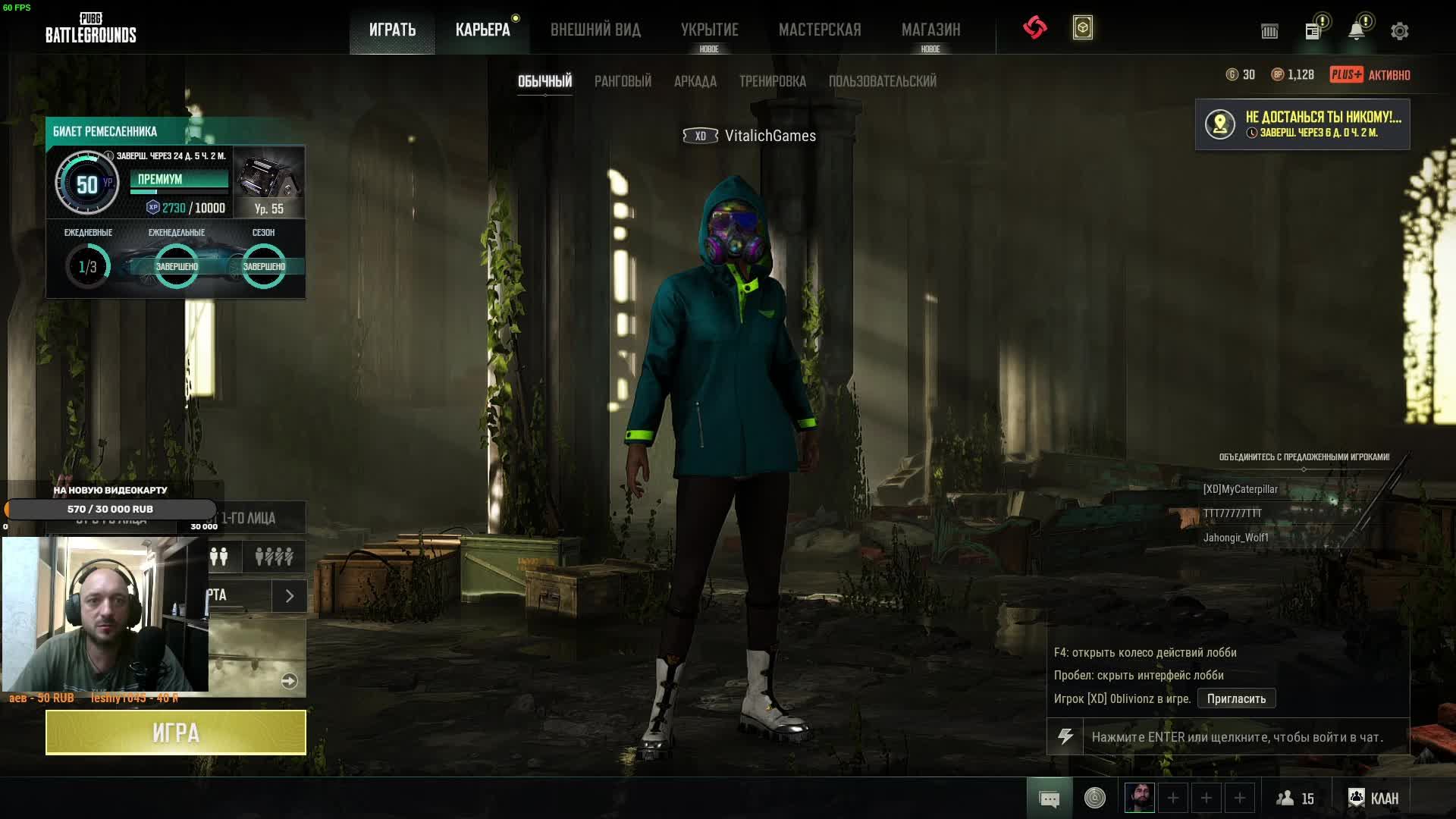Invite player Oblivionz with Пригласить
Screen dimensions: 1456x819
(x=1236, y=698)
